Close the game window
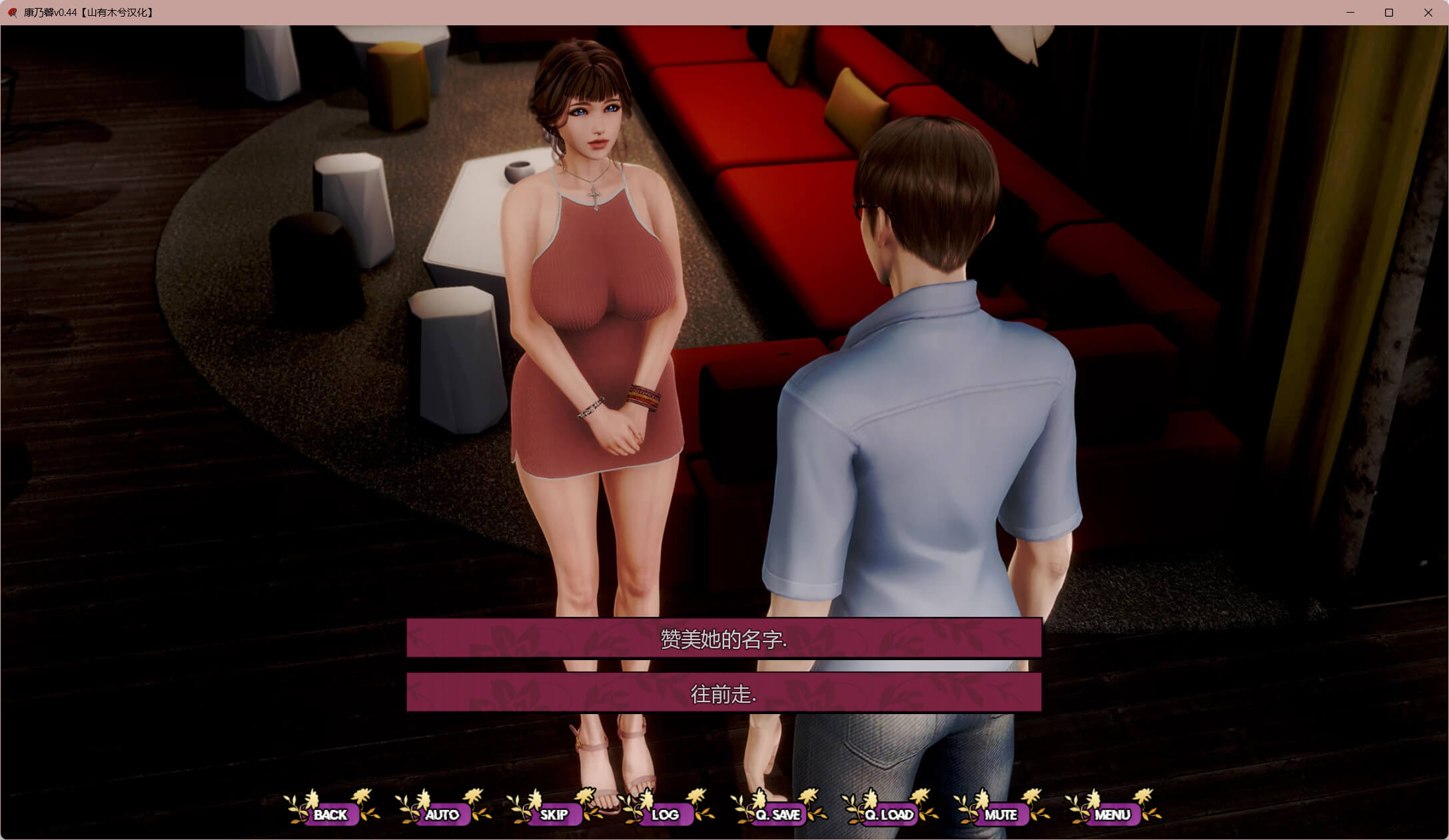The width and height of the screenshot is (1449, 840). [x=1428, y=13]
